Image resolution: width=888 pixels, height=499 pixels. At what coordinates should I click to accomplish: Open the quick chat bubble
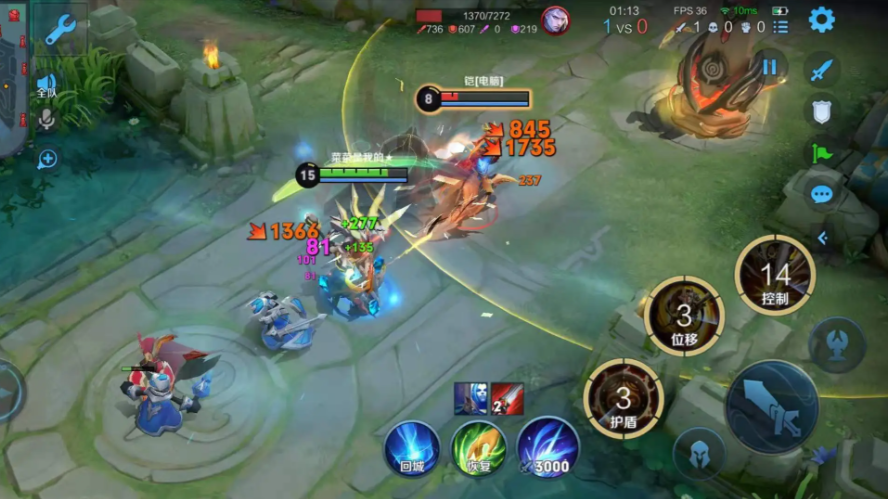822,194
